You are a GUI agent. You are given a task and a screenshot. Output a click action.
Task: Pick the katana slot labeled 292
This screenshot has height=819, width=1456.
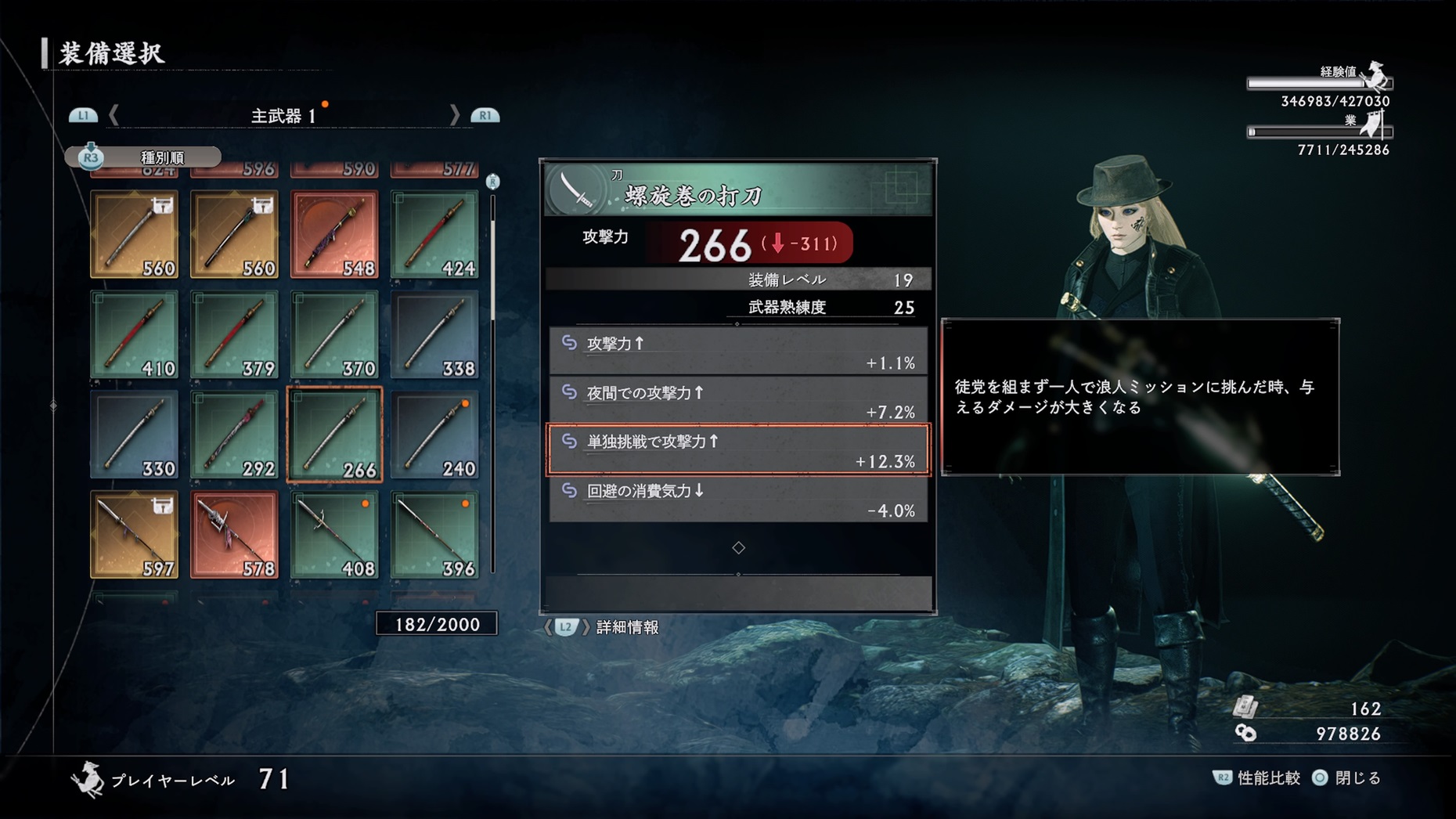pos(234,435)
